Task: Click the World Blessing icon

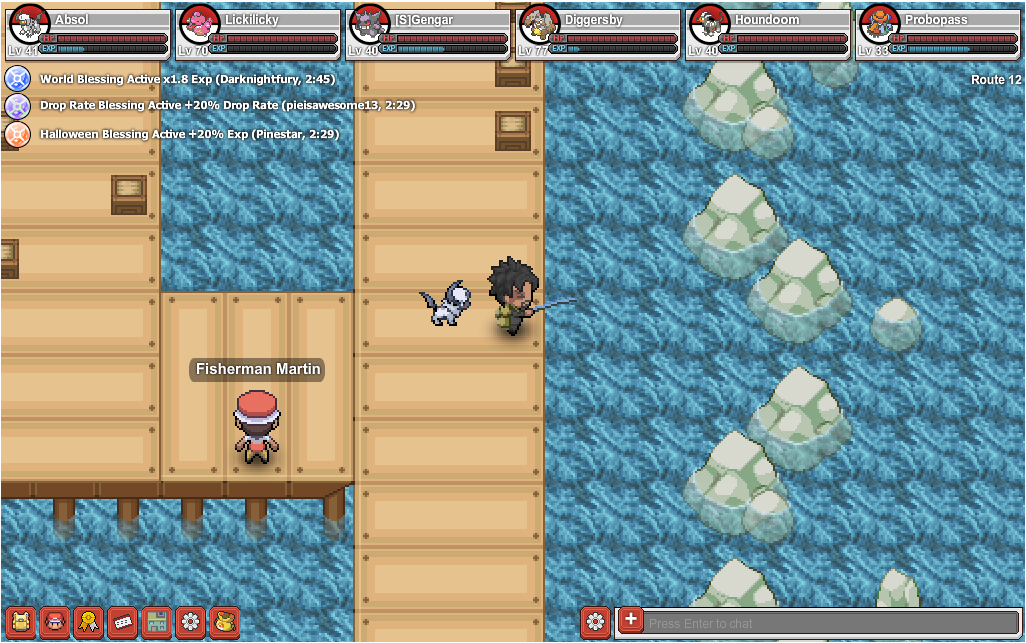Action: click(18, 79)
